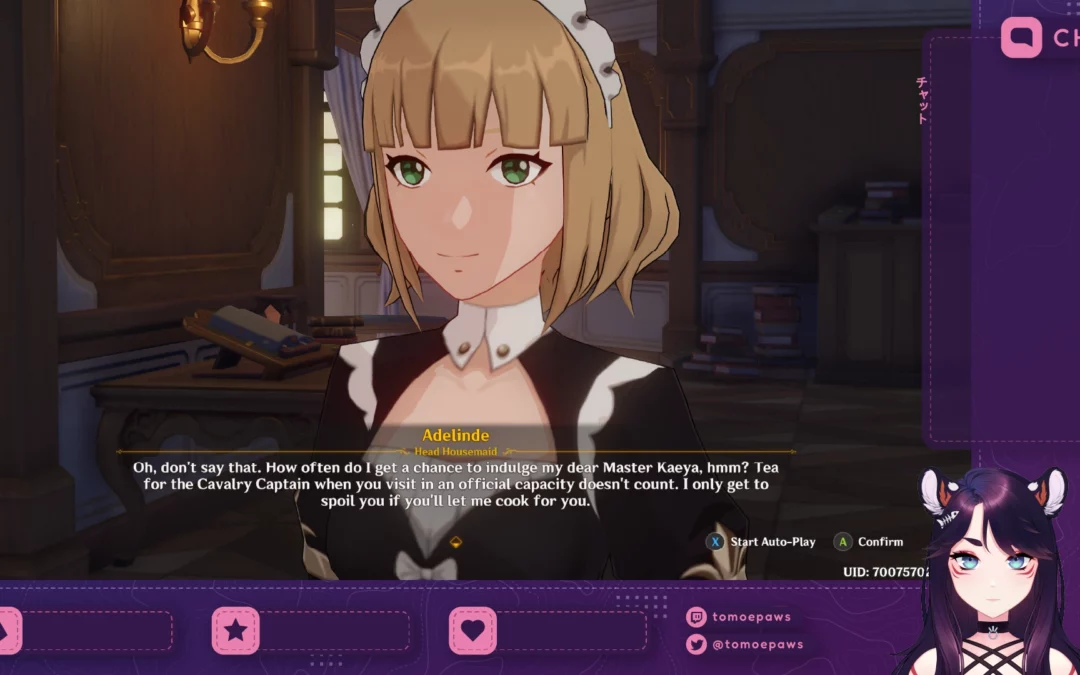The height and width of the screenshot is (675, 1080).
Task: Open the @tomoepaws Twitter handle
Action: 757,645
